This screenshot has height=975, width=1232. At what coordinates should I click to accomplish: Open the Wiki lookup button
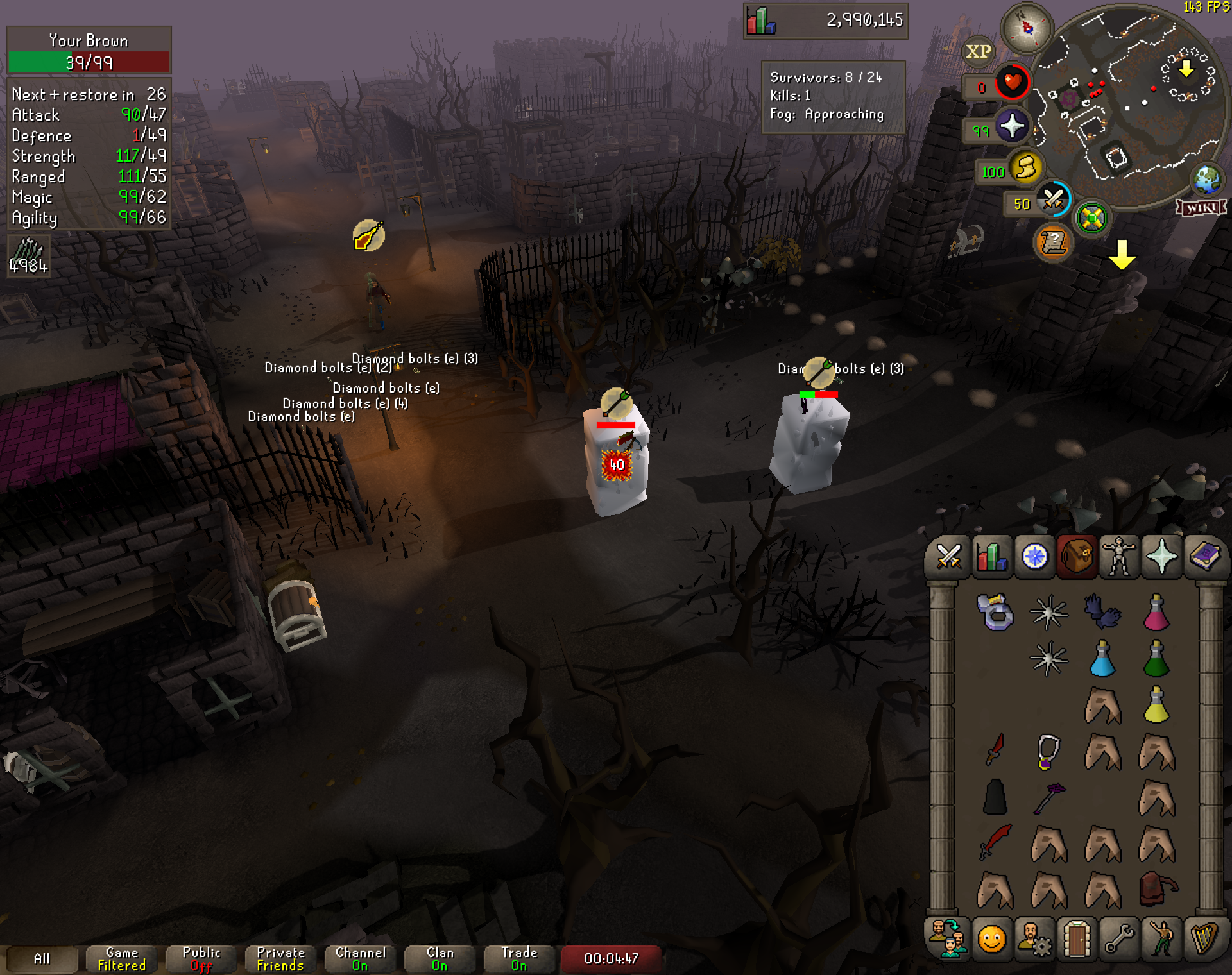(1201, 208)
